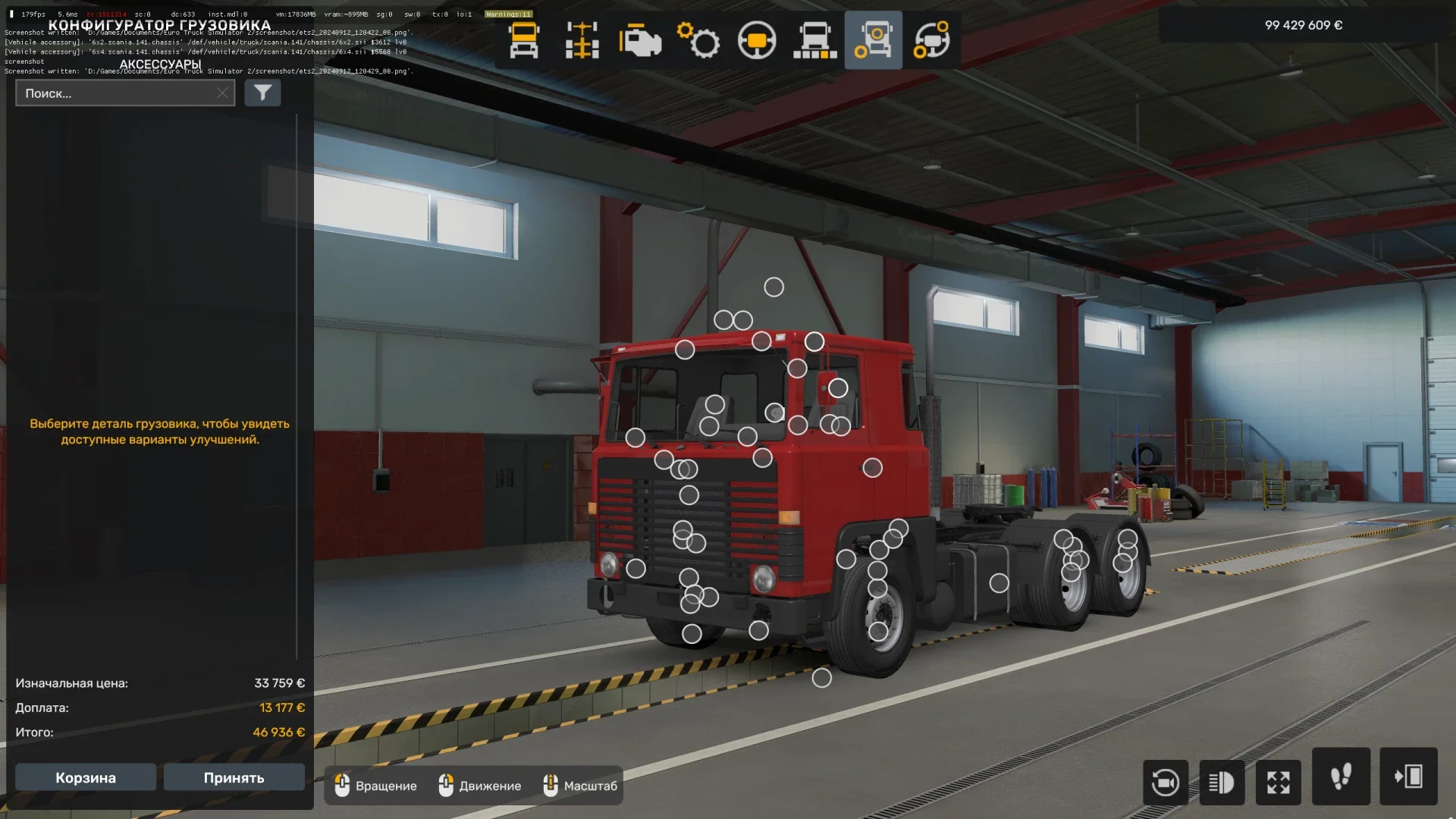Screen dimensions: 1456x819
Task: Clear the search field with X
Action: coord(221,93)
